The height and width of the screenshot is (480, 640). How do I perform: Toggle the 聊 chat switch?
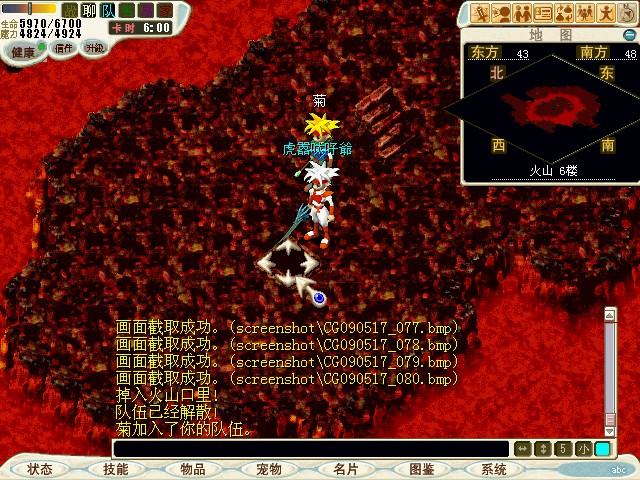coord(88,10)
